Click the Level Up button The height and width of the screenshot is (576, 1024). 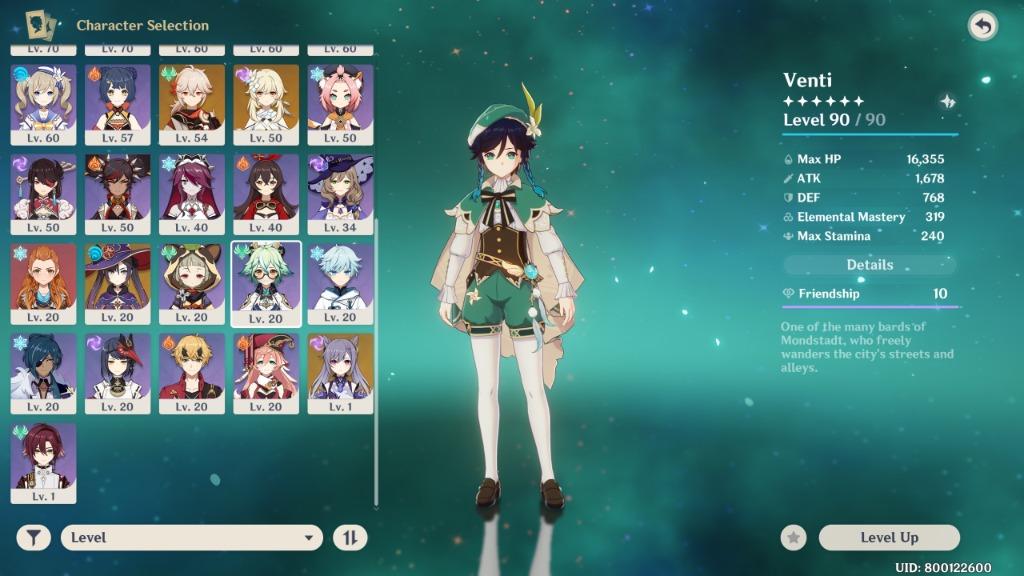point(888,538)
